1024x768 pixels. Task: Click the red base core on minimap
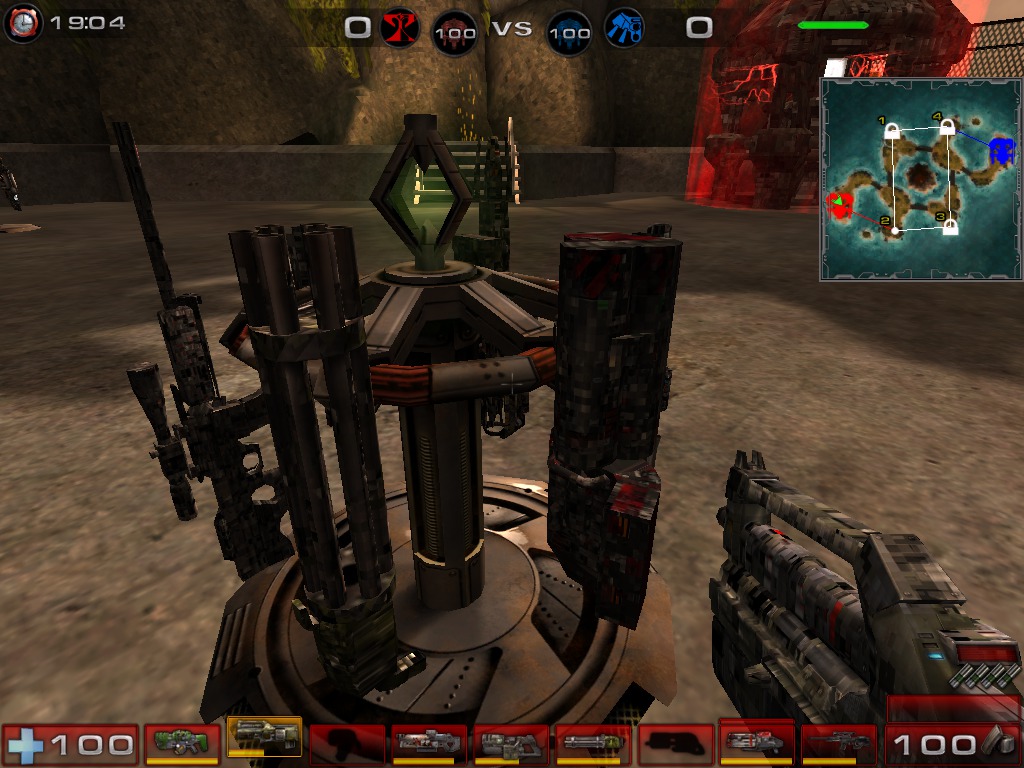pos(840,206)
